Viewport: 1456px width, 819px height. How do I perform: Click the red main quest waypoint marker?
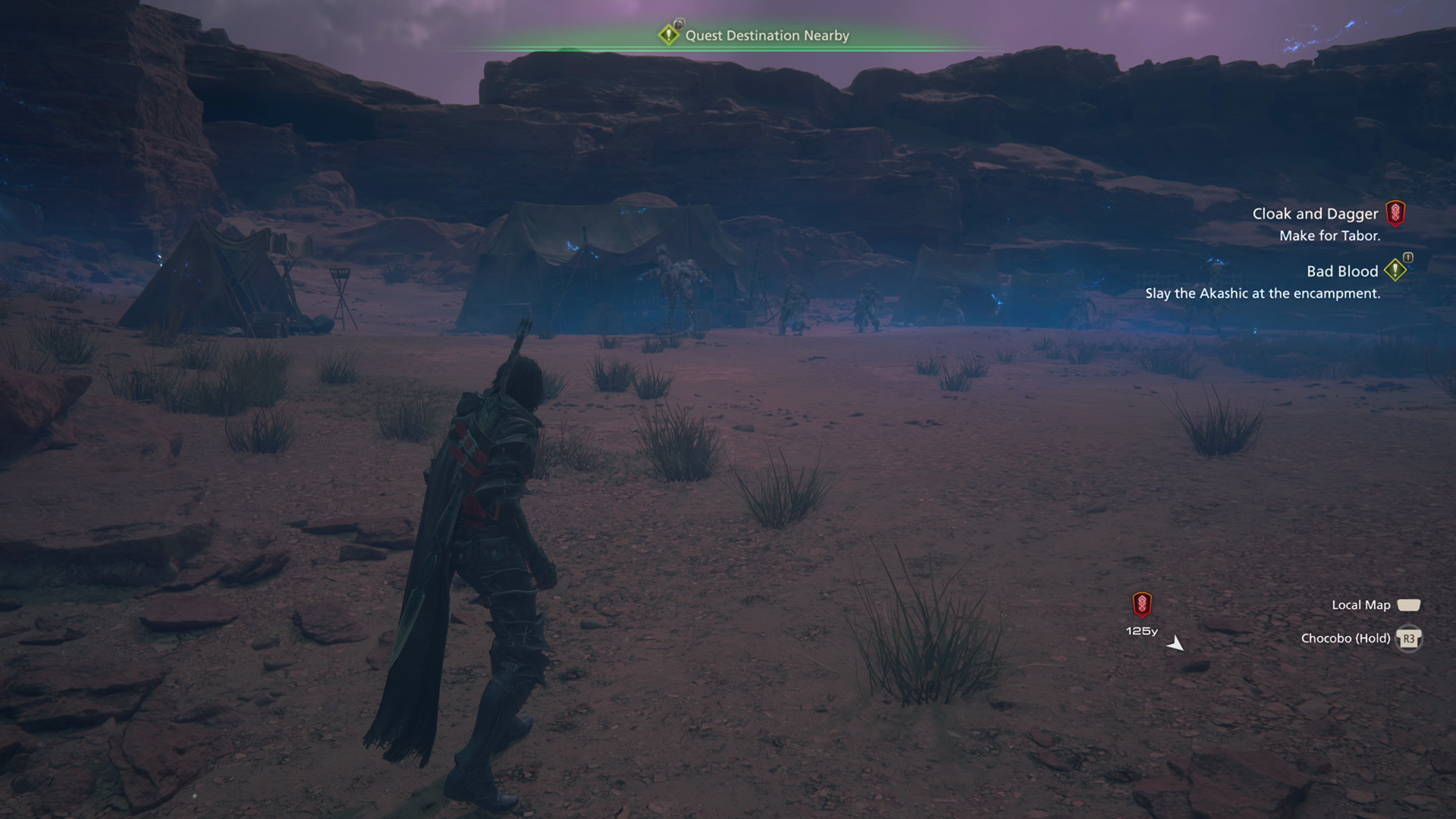coord(1142,604)
